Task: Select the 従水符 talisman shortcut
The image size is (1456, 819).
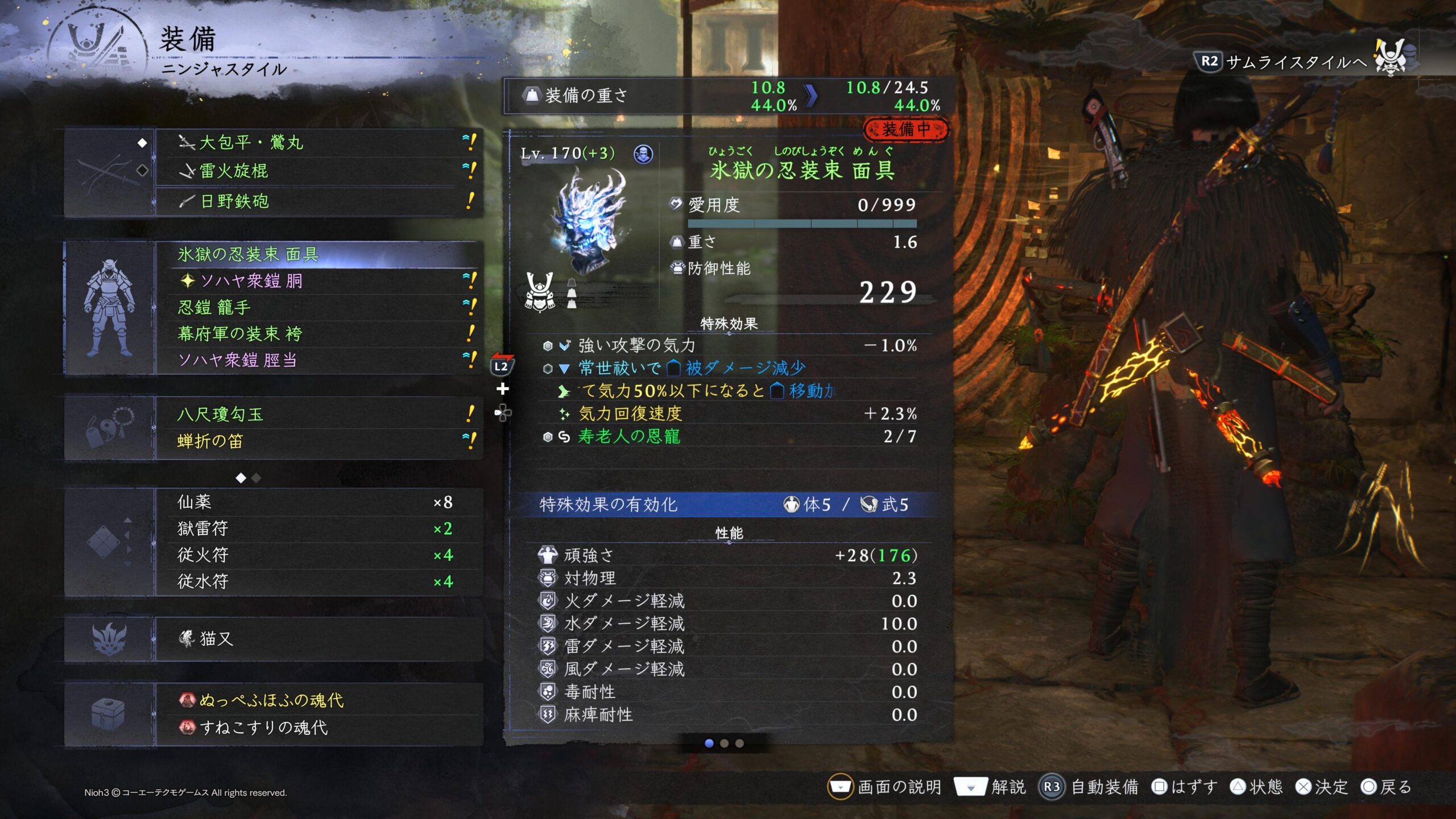Action: tap(318, 581)
